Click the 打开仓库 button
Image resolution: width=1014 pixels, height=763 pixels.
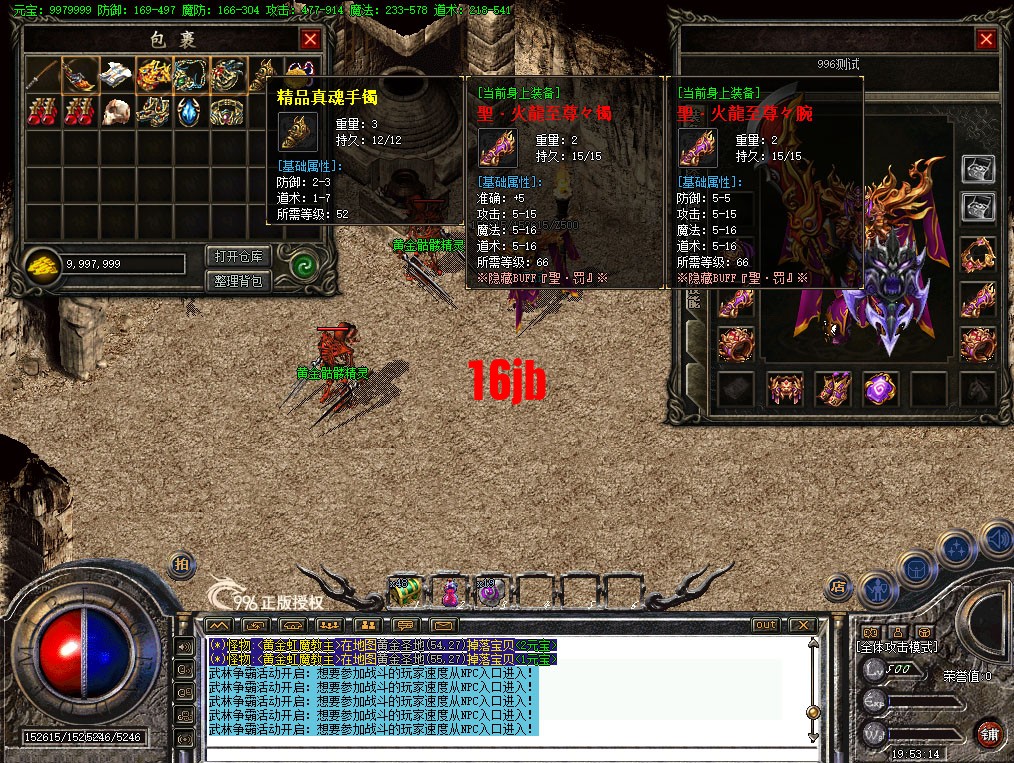click(x=238, y=256)
